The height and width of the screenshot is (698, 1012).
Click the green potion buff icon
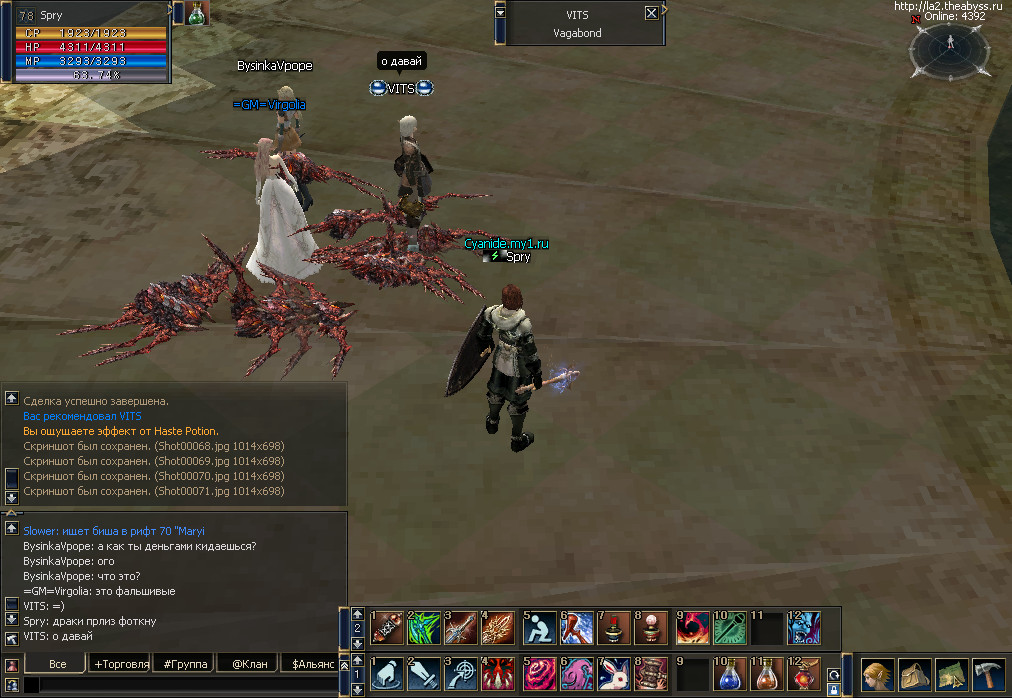coord(198,13)
